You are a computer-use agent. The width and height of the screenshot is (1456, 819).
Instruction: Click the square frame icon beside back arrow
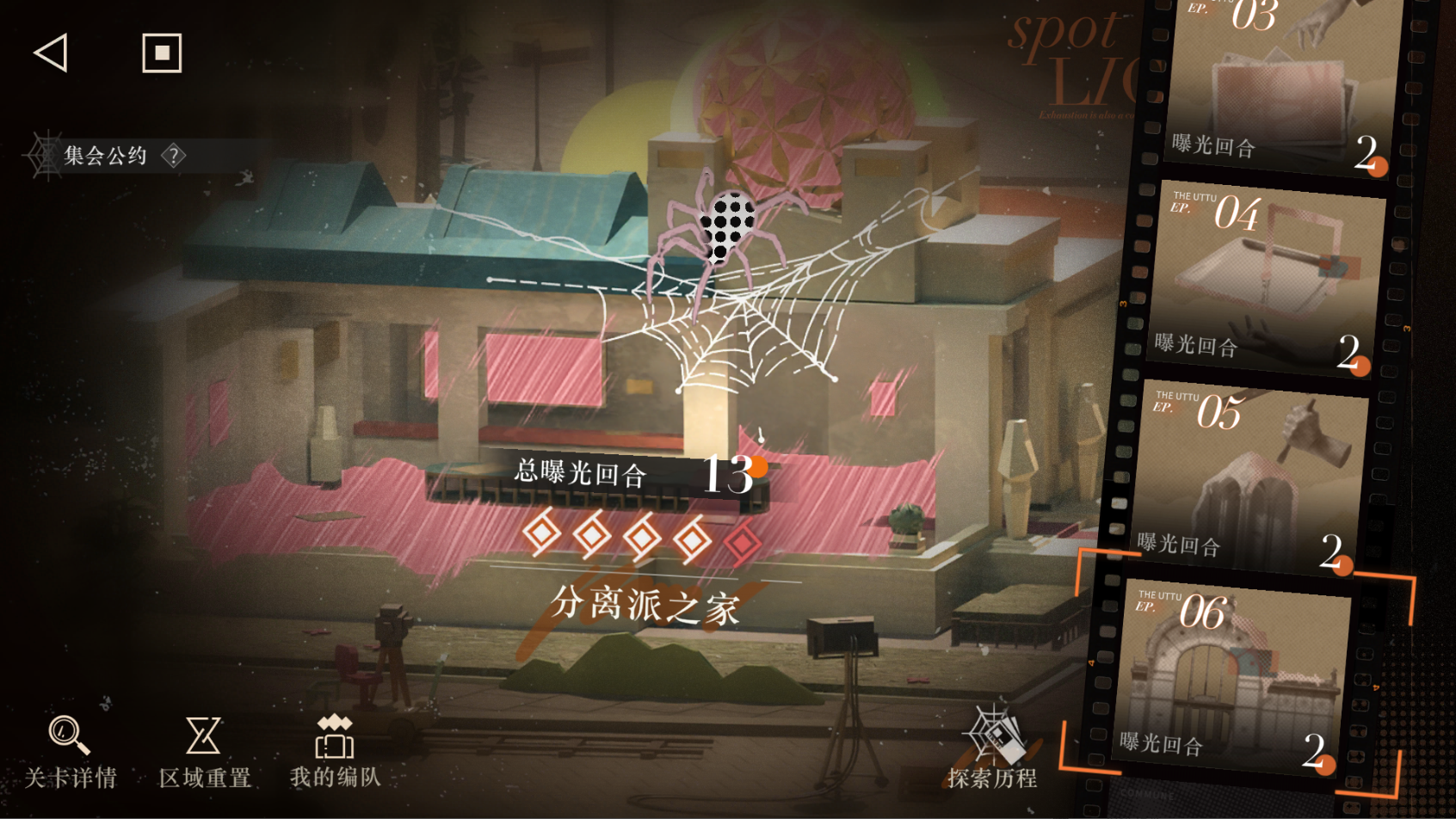coord(160,53)
